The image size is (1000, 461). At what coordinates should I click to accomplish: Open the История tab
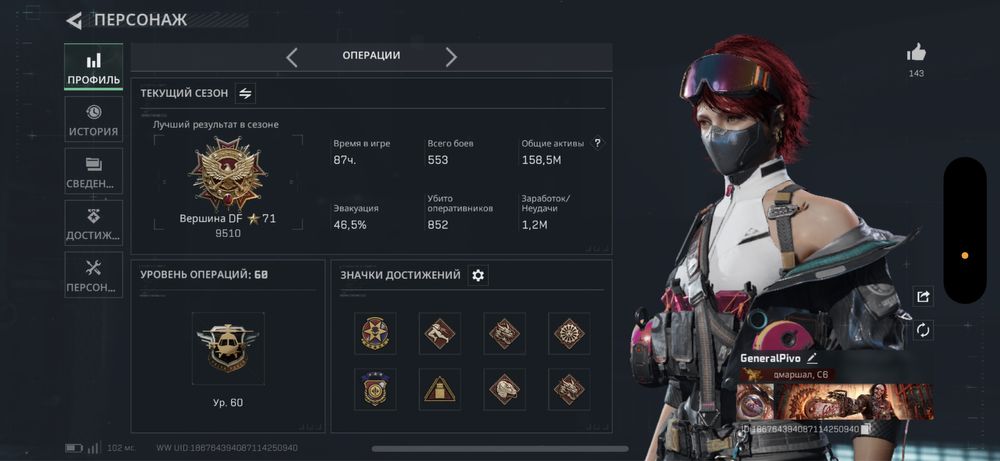click(x=94, y=119)
